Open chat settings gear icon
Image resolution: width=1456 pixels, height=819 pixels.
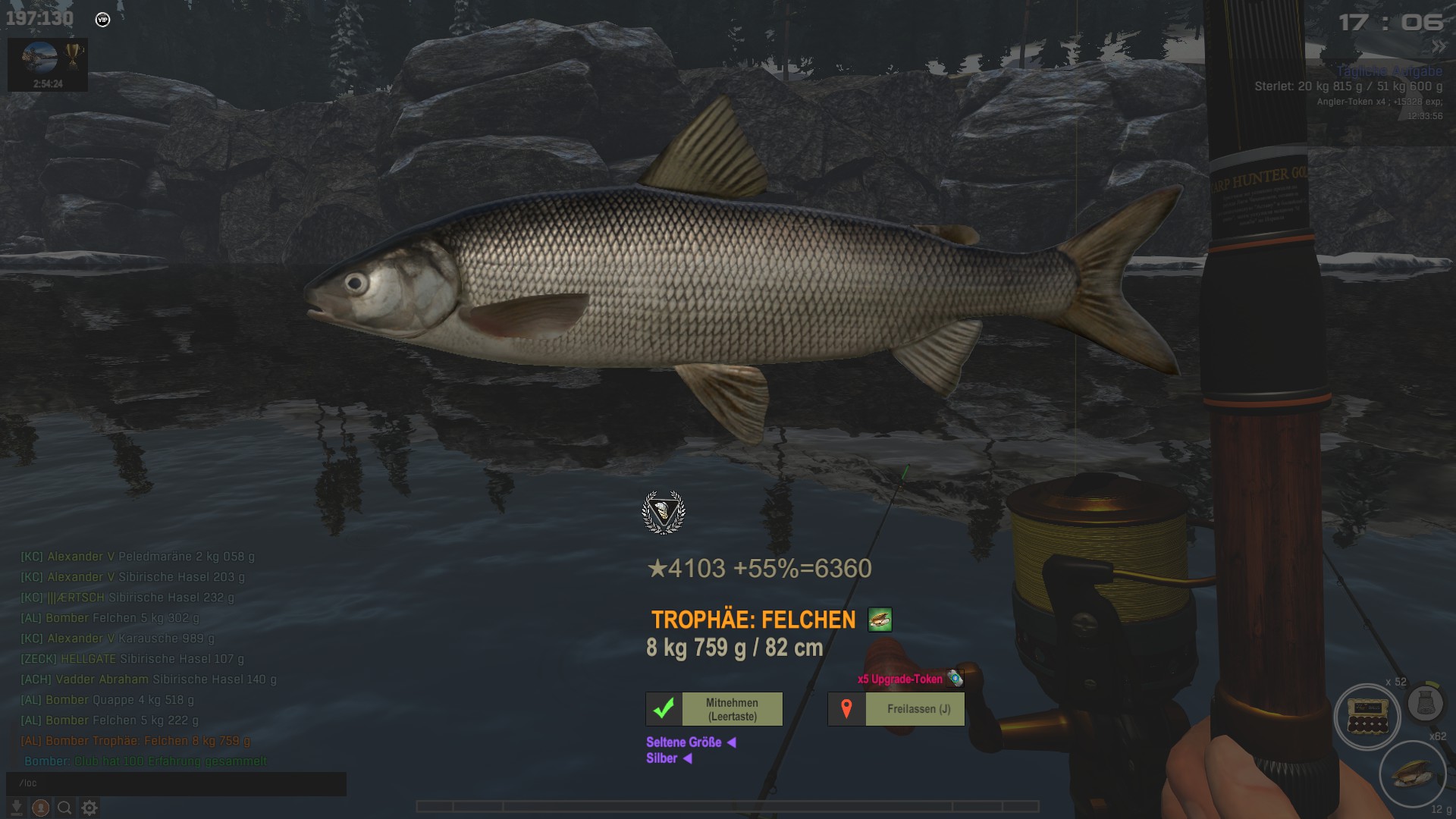click(x=89, y=808)
